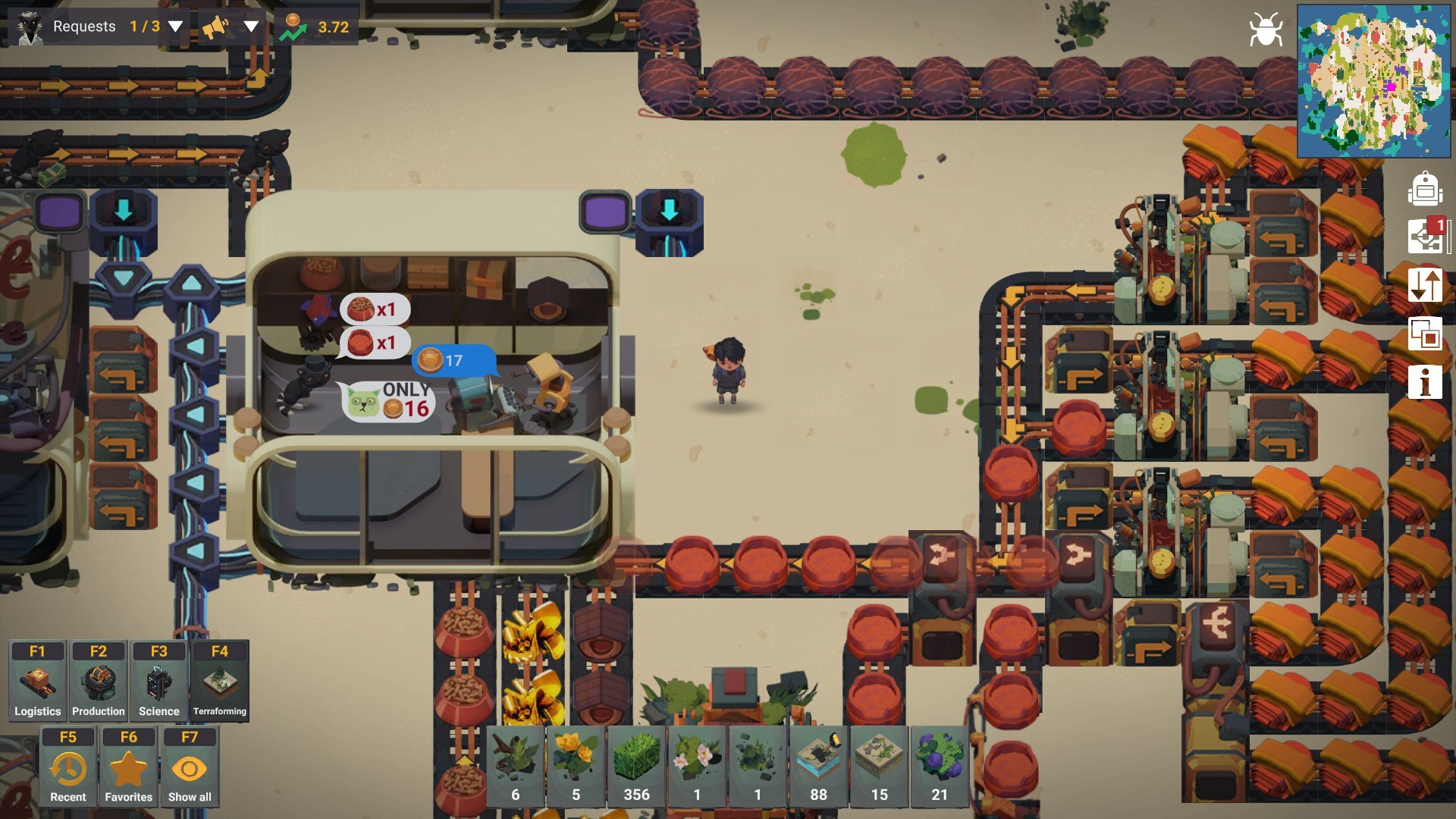Open the backpack inventory

click(1424, 189)
